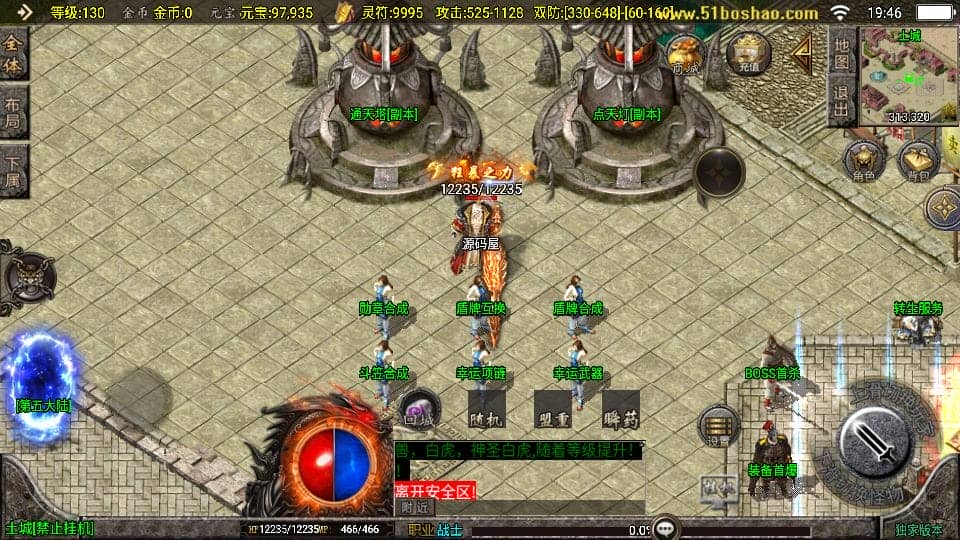Collapse the top menu with the gold arrow

point(802,55)
